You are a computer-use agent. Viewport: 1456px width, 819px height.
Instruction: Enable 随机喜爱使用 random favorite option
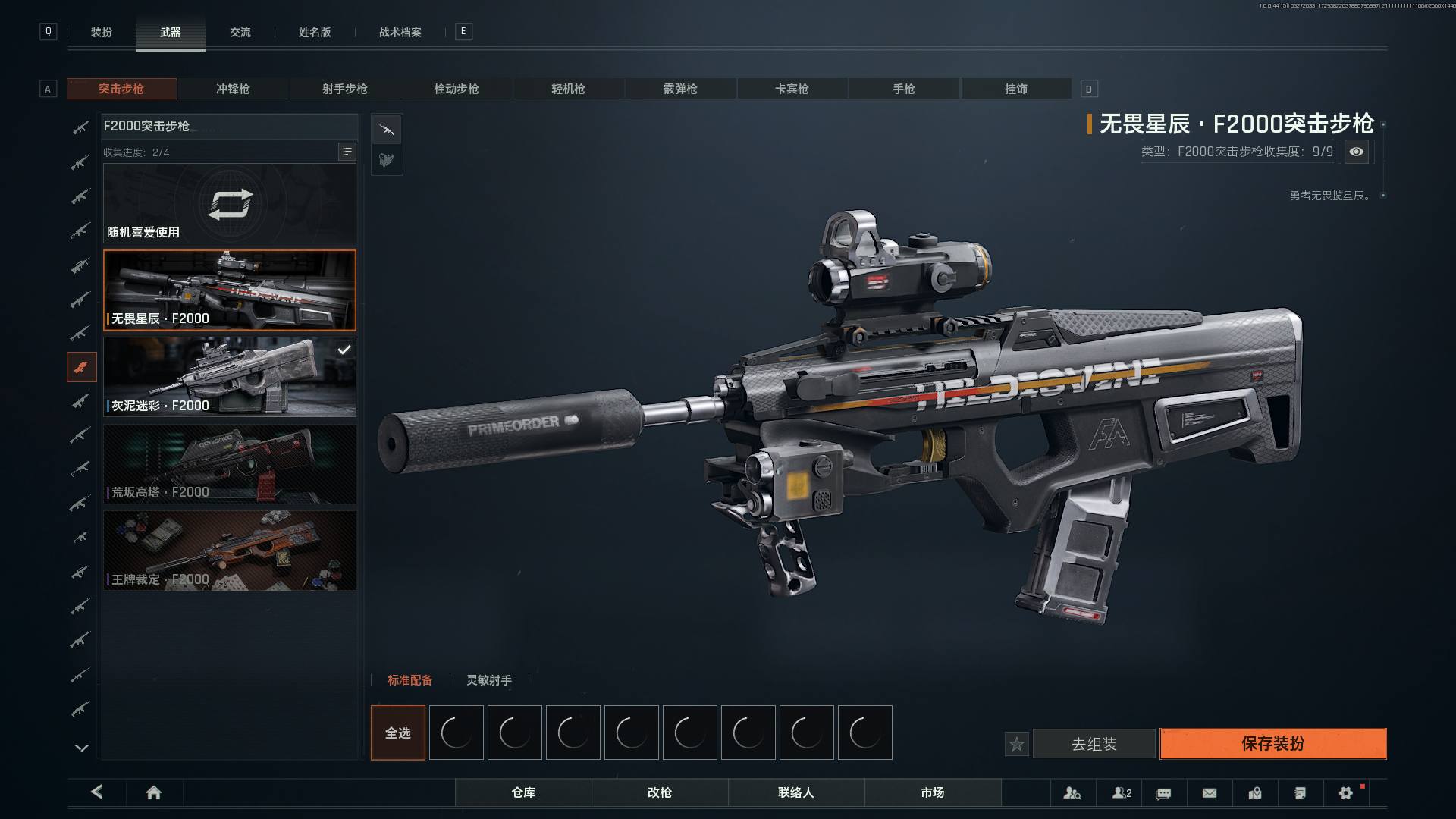click(229, 203)
